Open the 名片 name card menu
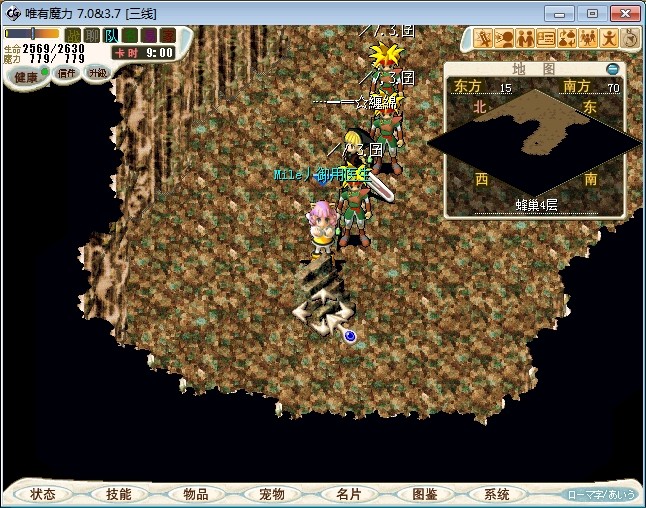This screenshot has width=646, height=508. 347,494
